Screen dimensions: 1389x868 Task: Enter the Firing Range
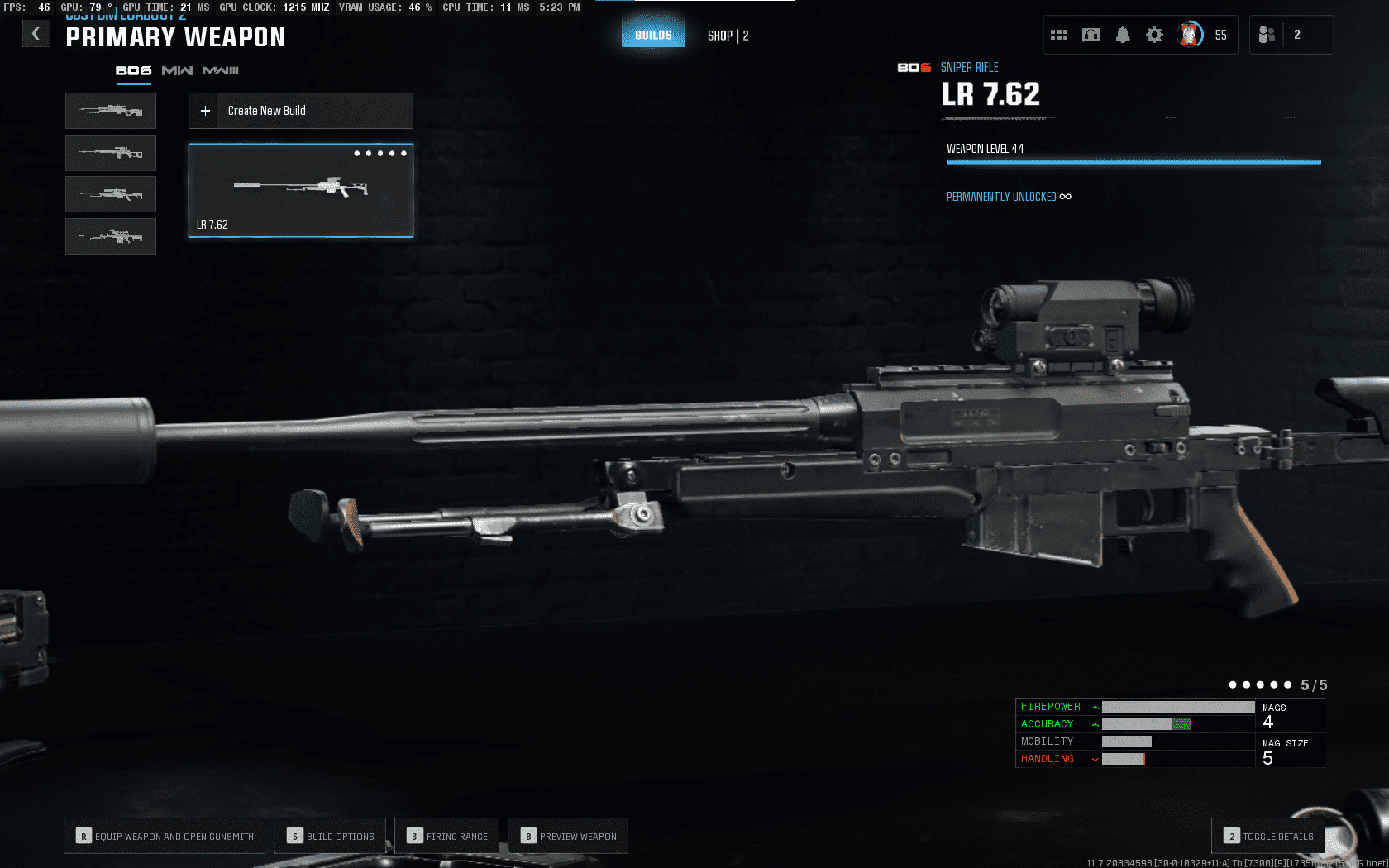447,836
